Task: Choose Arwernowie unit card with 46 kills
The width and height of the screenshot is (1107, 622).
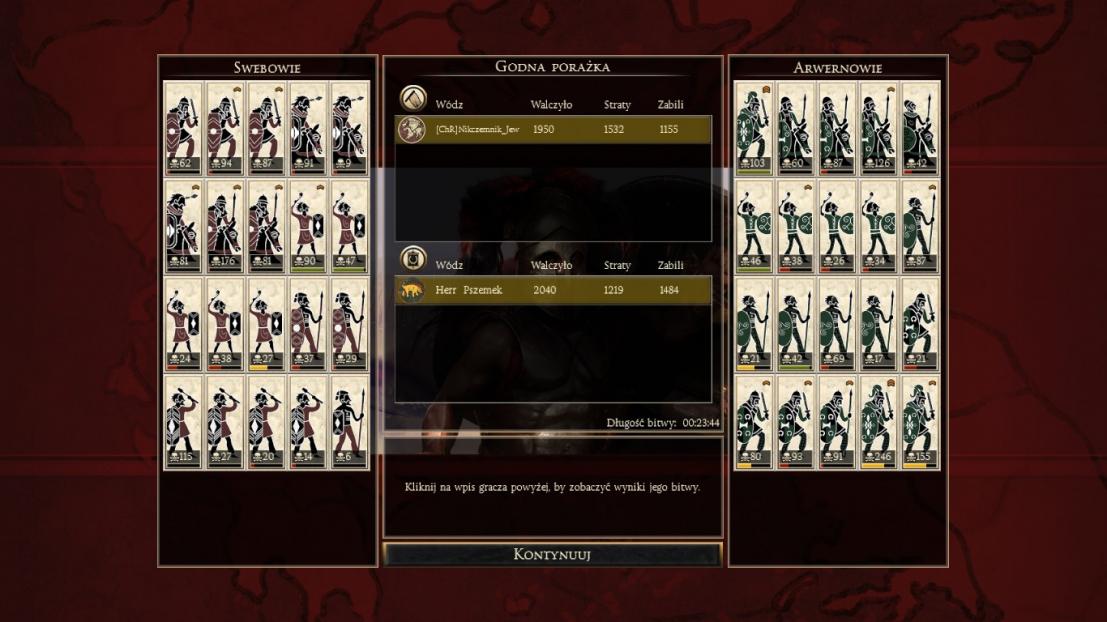Action: pyautogui.click(x=754, y=226)
